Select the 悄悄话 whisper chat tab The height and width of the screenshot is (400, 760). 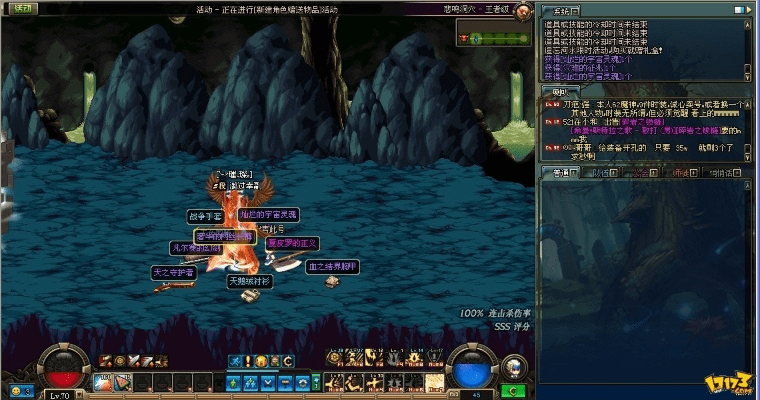tap(721, 173)
